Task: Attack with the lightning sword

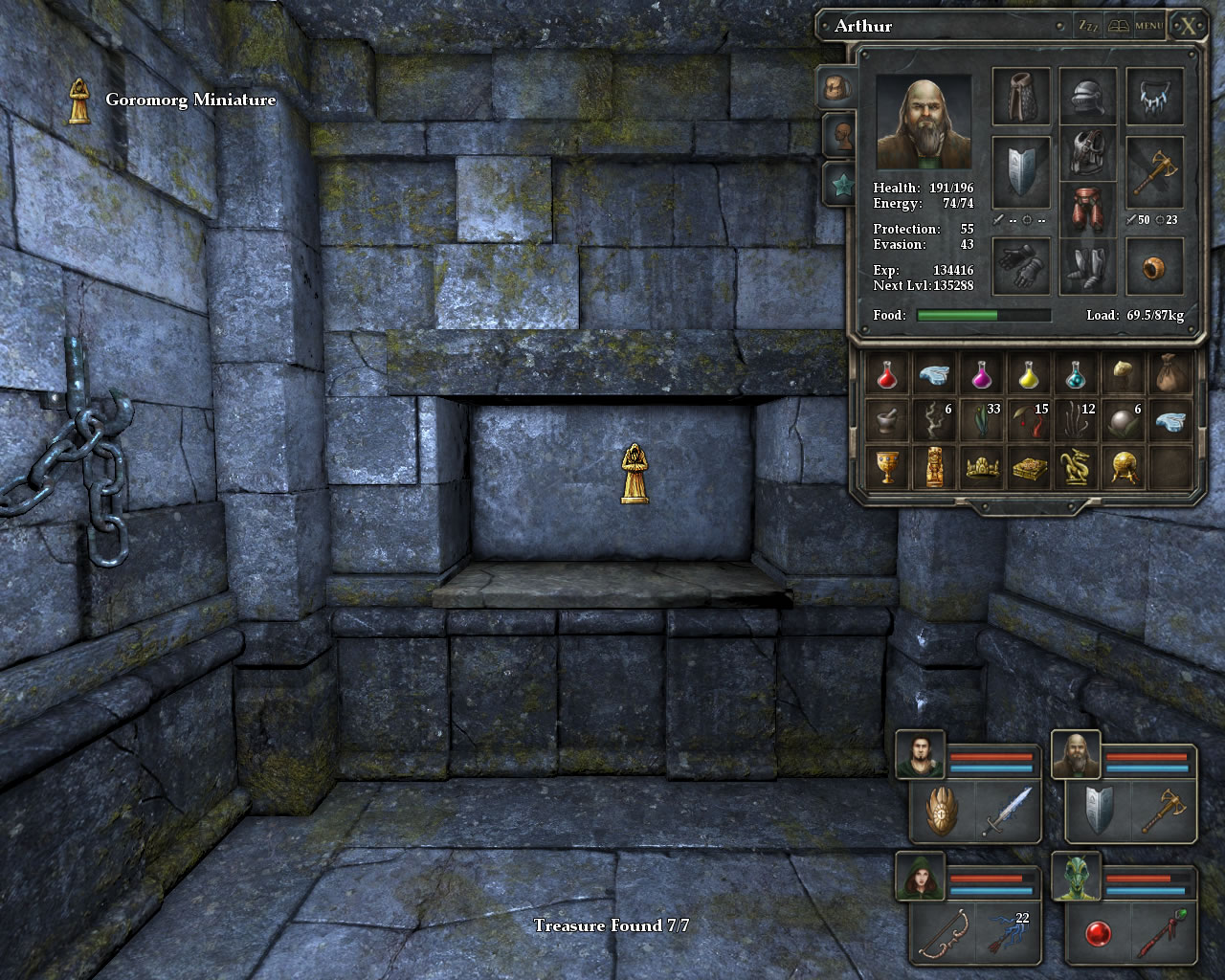Action: [1007, 812]
